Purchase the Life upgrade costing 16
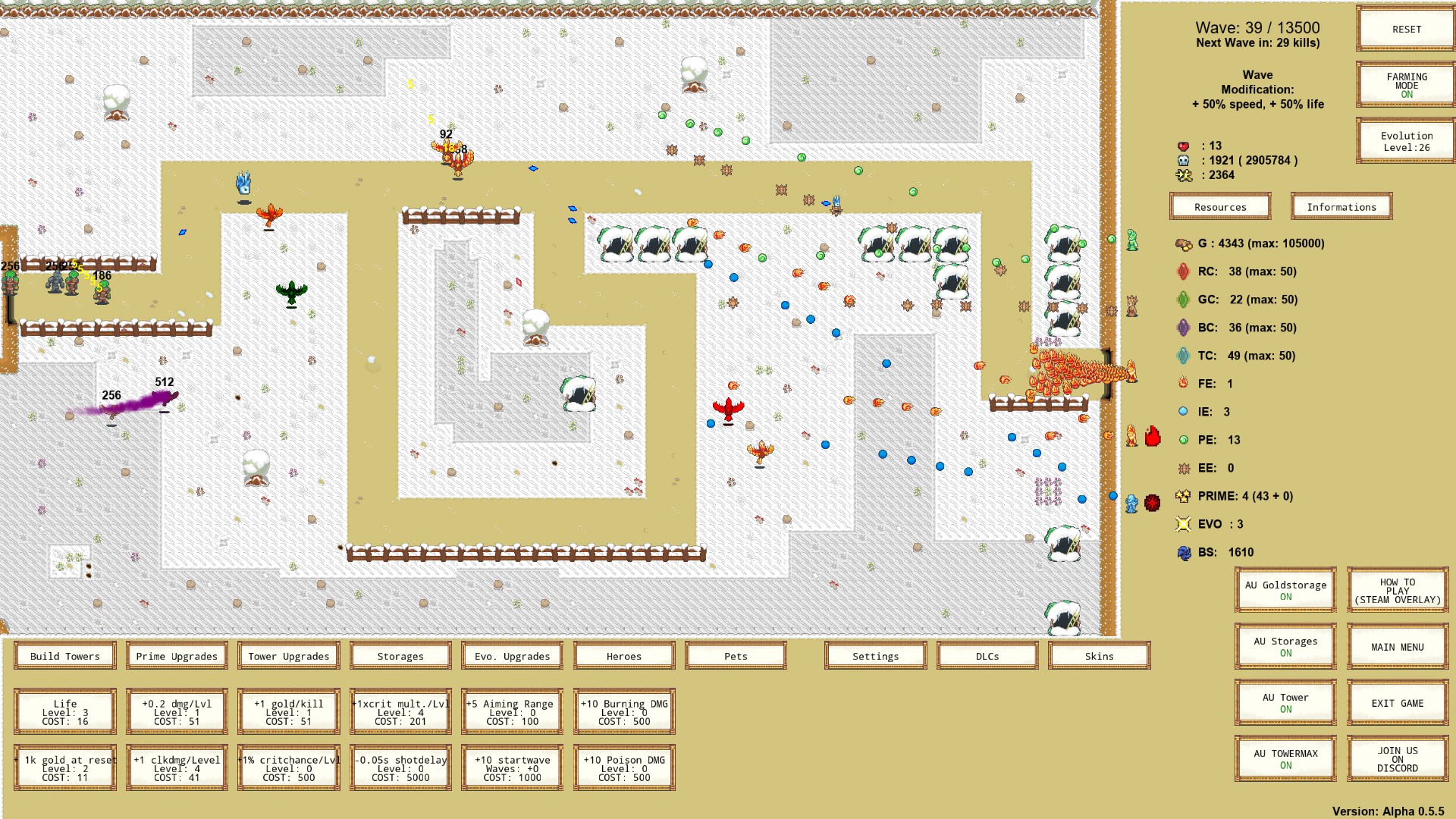 point(64,711)
